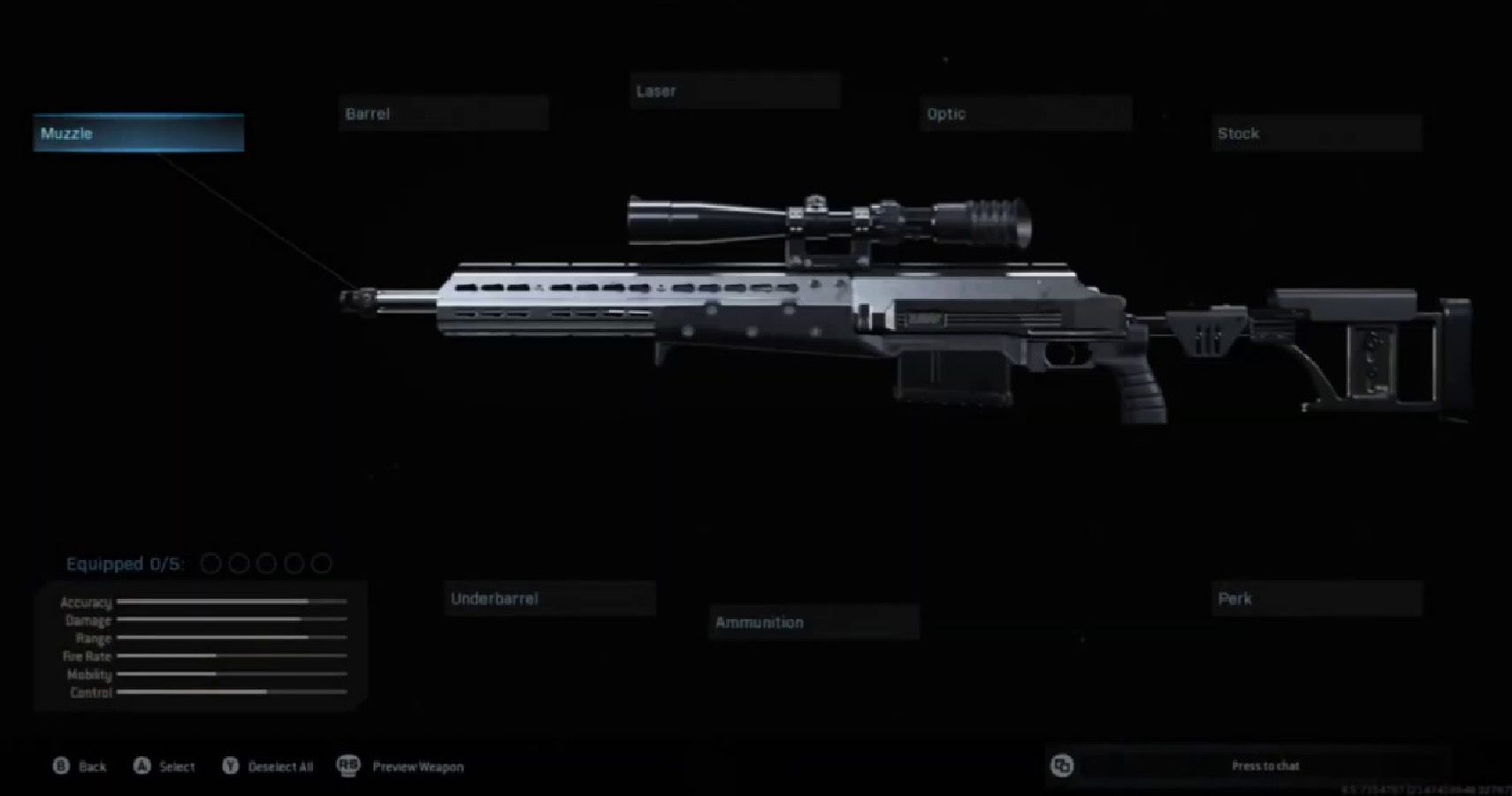Click the Y Deselect All controller glyph
Screen dimensions: 1512x796
[x=230, y=767]
